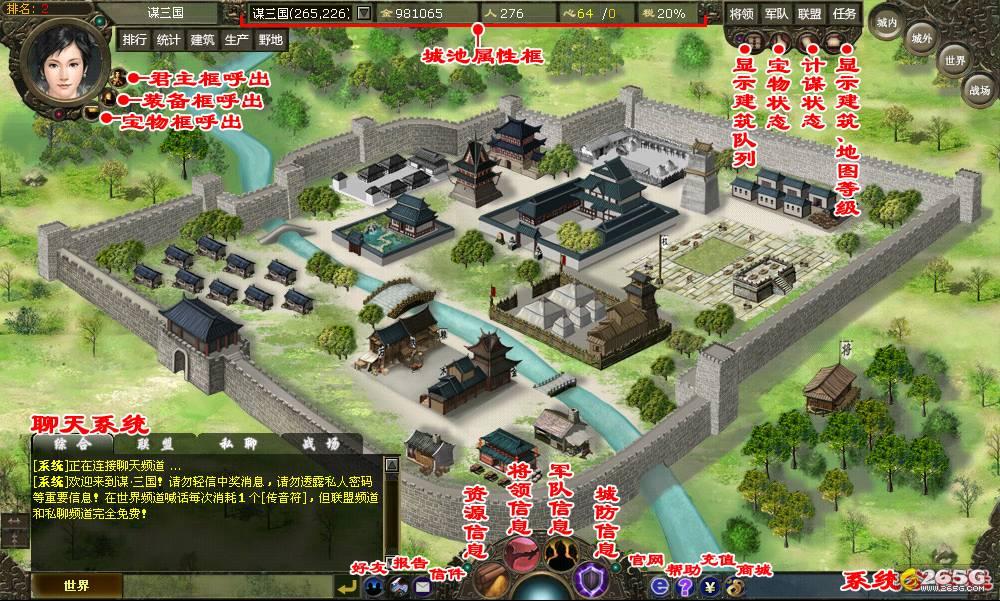Viewport: 1000px width, 601px height.
Task: Open the help question mark icon
Action: click(x=684, y=587)
